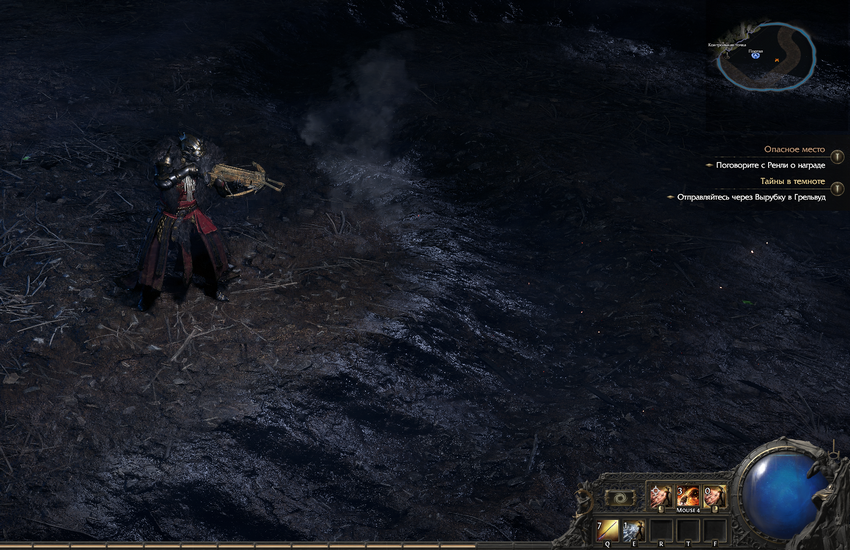Toggle the pin icon beside 'Опасное место'

836,157
